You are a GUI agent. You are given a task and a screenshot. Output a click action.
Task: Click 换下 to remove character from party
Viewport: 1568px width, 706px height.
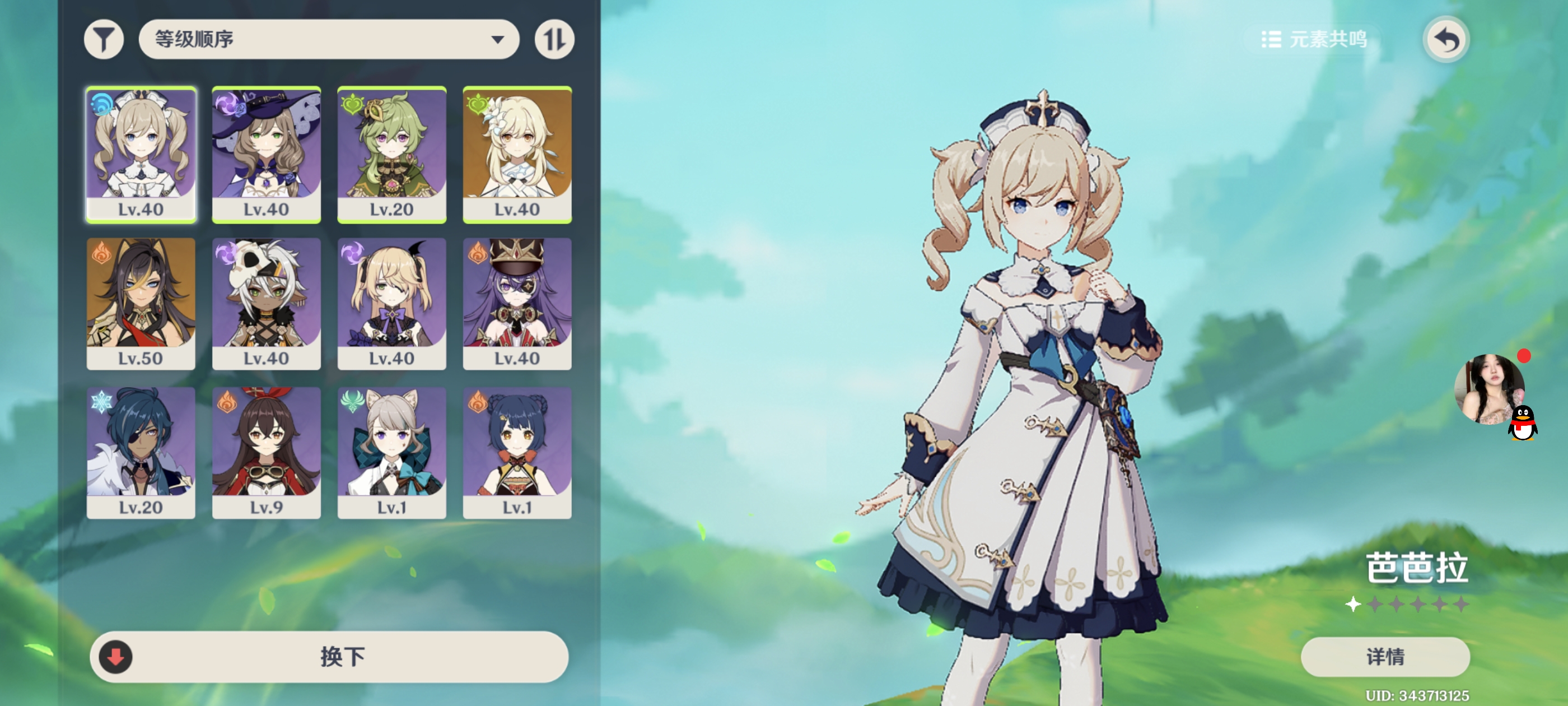point(329,657)
